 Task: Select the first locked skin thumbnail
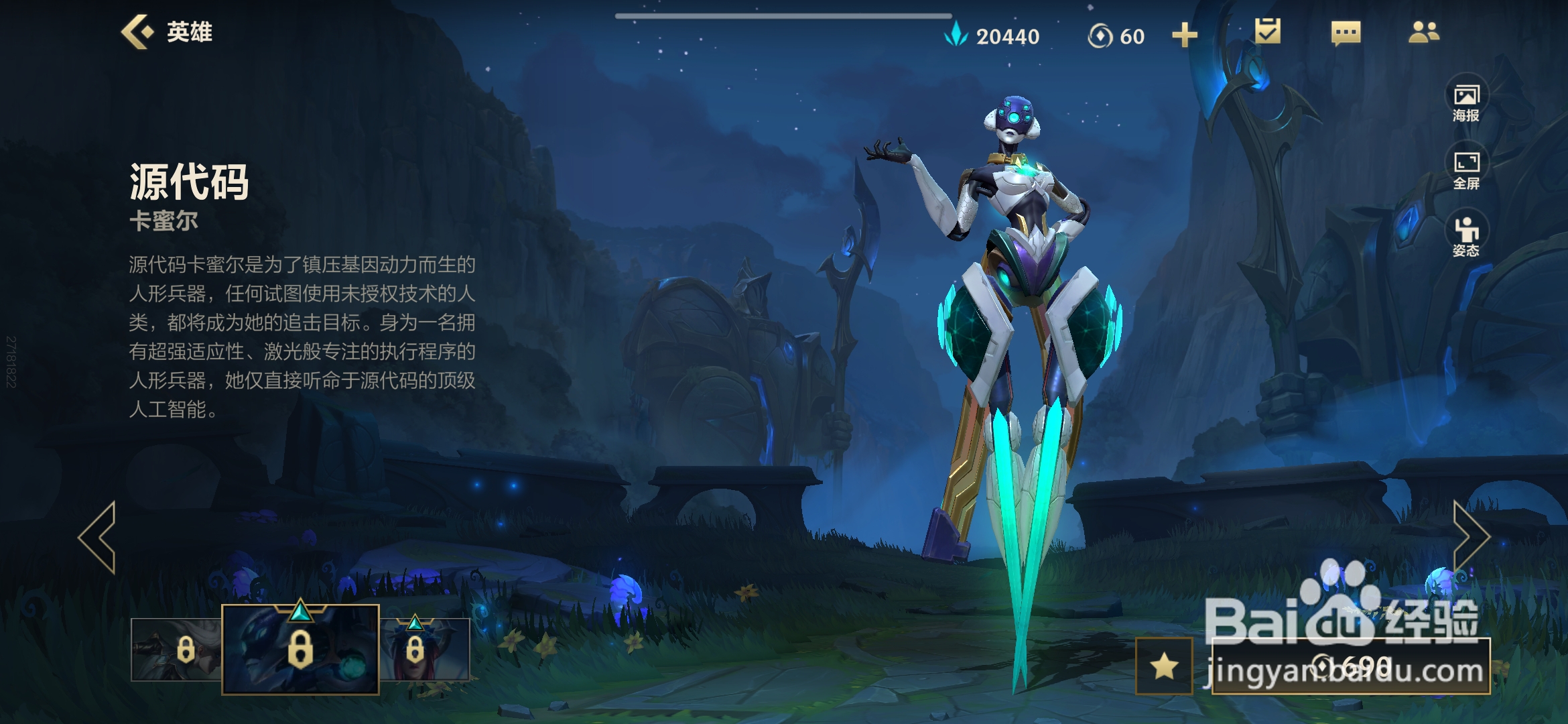[176, 650]
